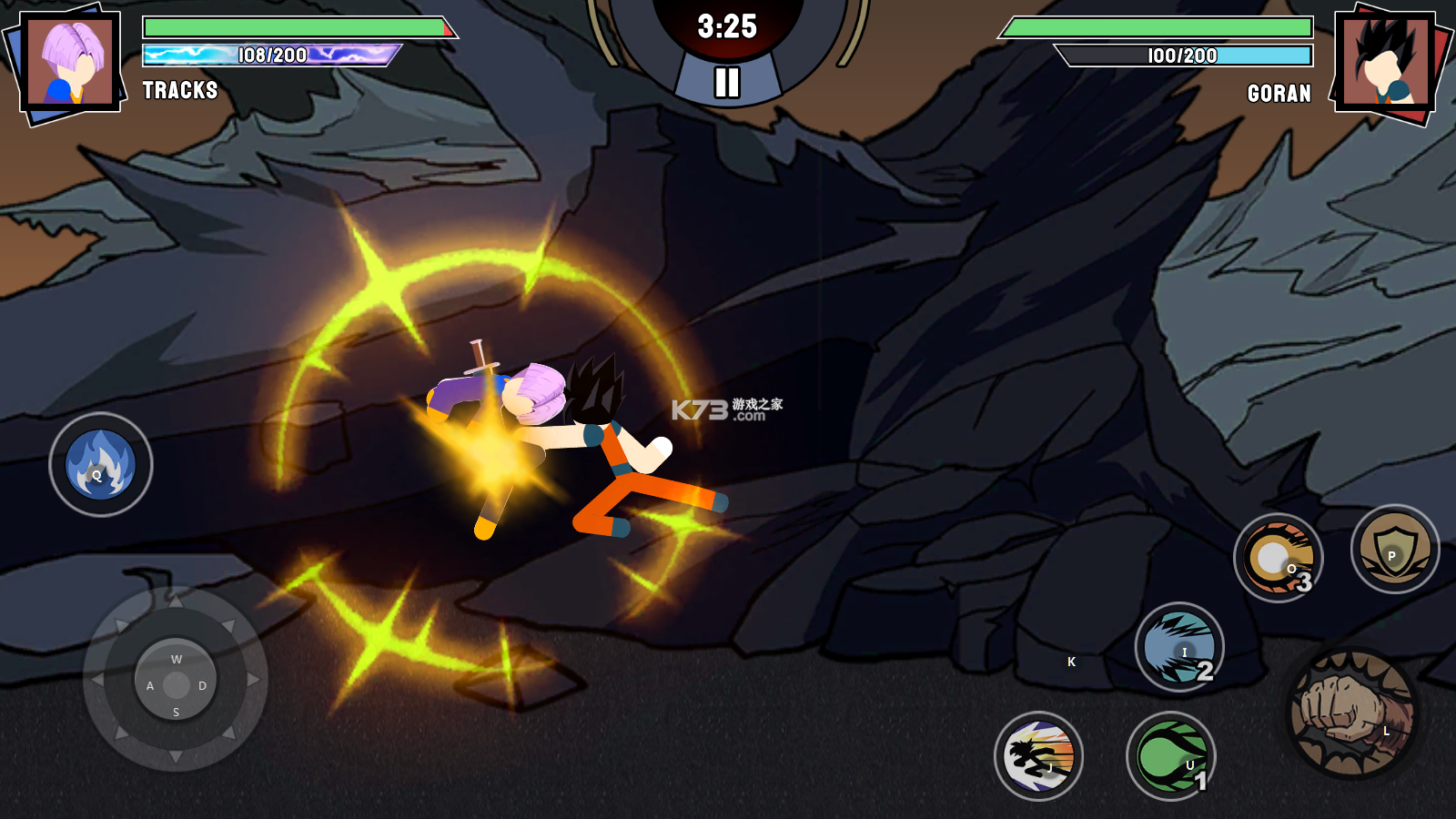Use the fist punch attack button
Image resolution: width=1456 pixels, height=819 pixels.
(1353, 713)
